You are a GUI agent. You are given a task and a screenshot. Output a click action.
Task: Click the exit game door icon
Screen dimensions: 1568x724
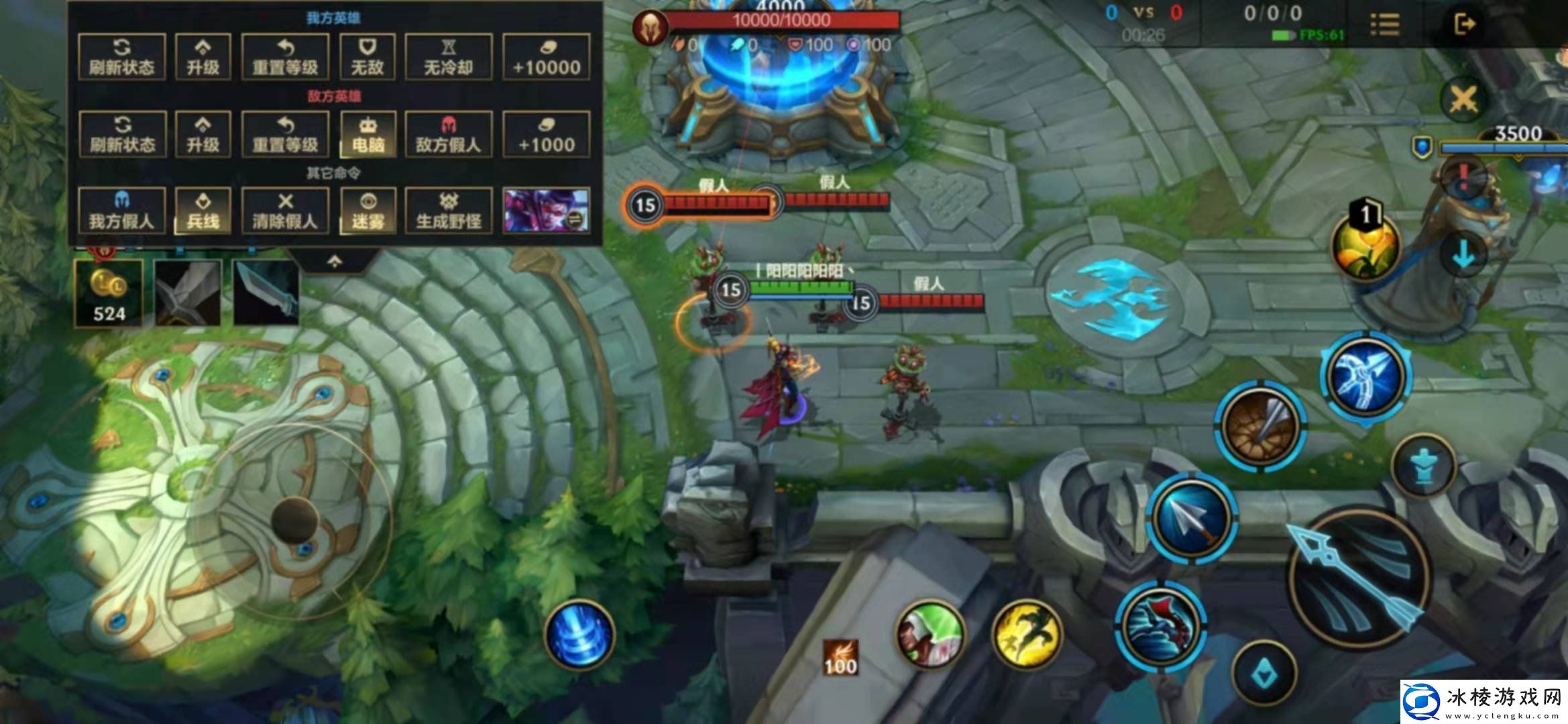tap(1464, 24)
